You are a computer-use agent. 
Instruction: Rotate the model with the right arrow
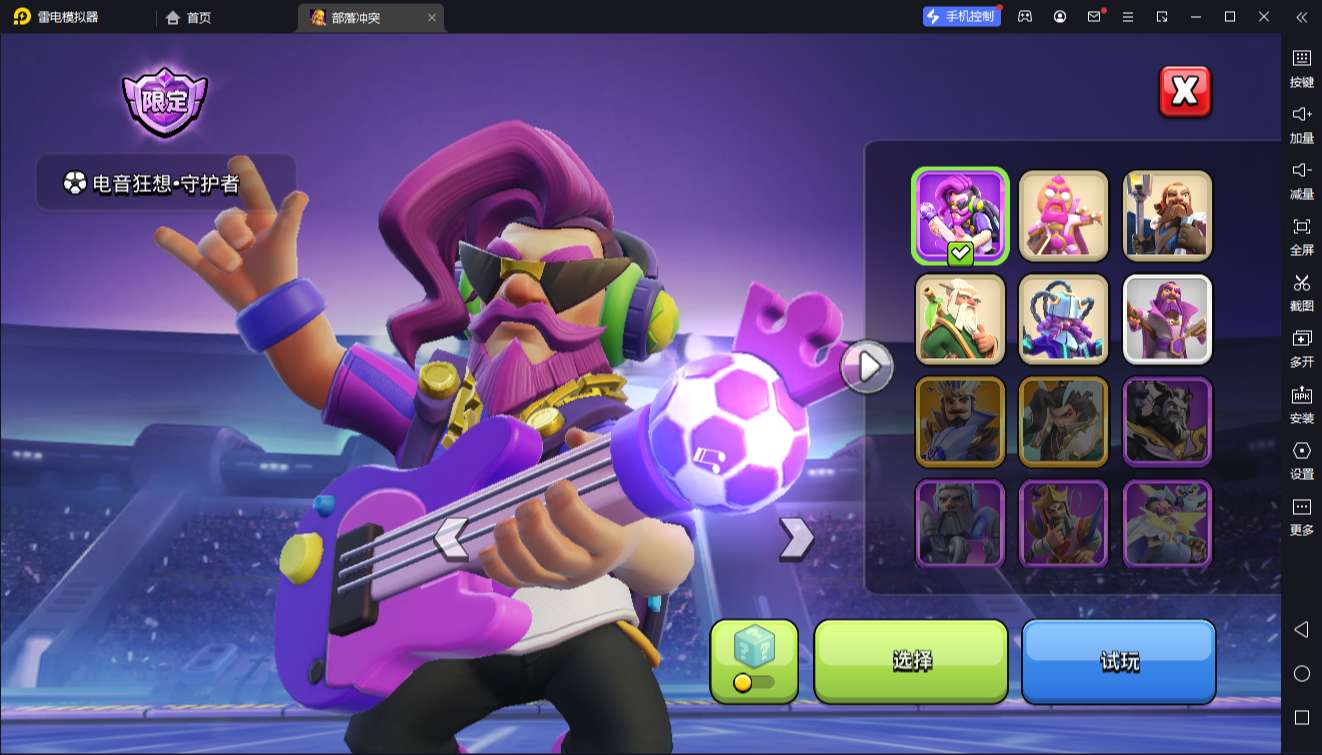point(796,538)
